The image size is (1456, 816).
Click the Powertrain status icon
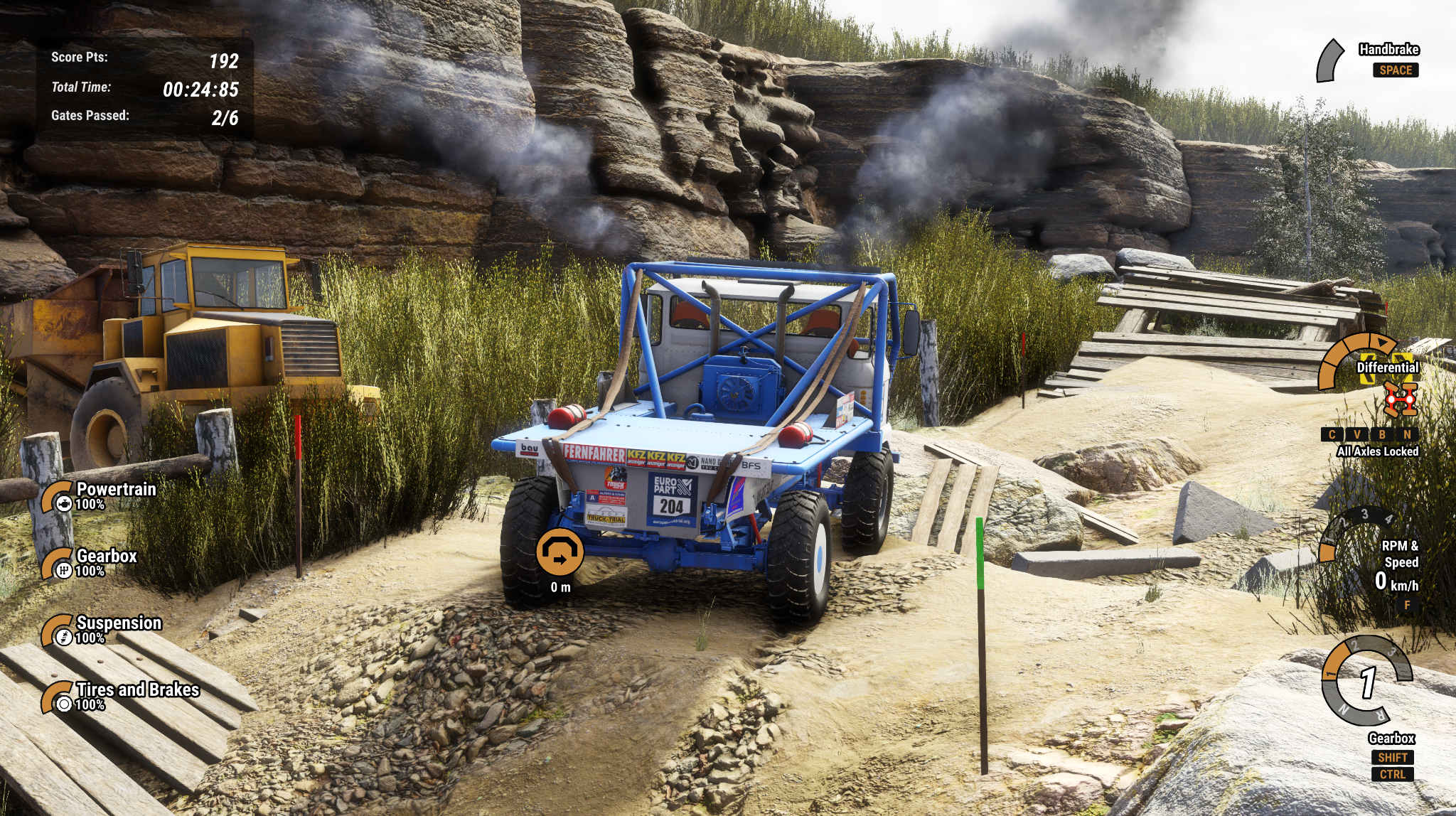coord(63,504)
